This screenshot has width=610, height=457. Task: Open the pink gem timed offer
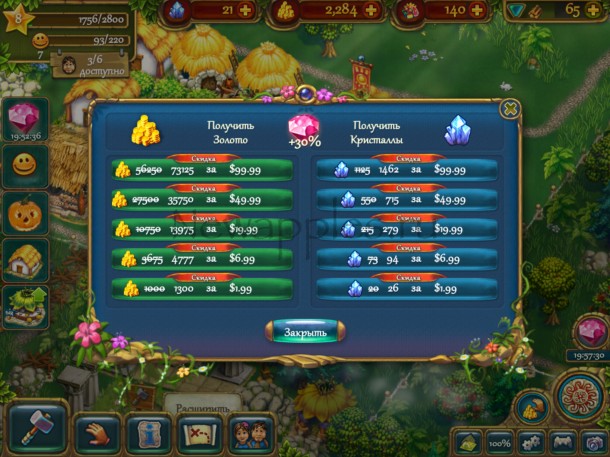(22, 115)
